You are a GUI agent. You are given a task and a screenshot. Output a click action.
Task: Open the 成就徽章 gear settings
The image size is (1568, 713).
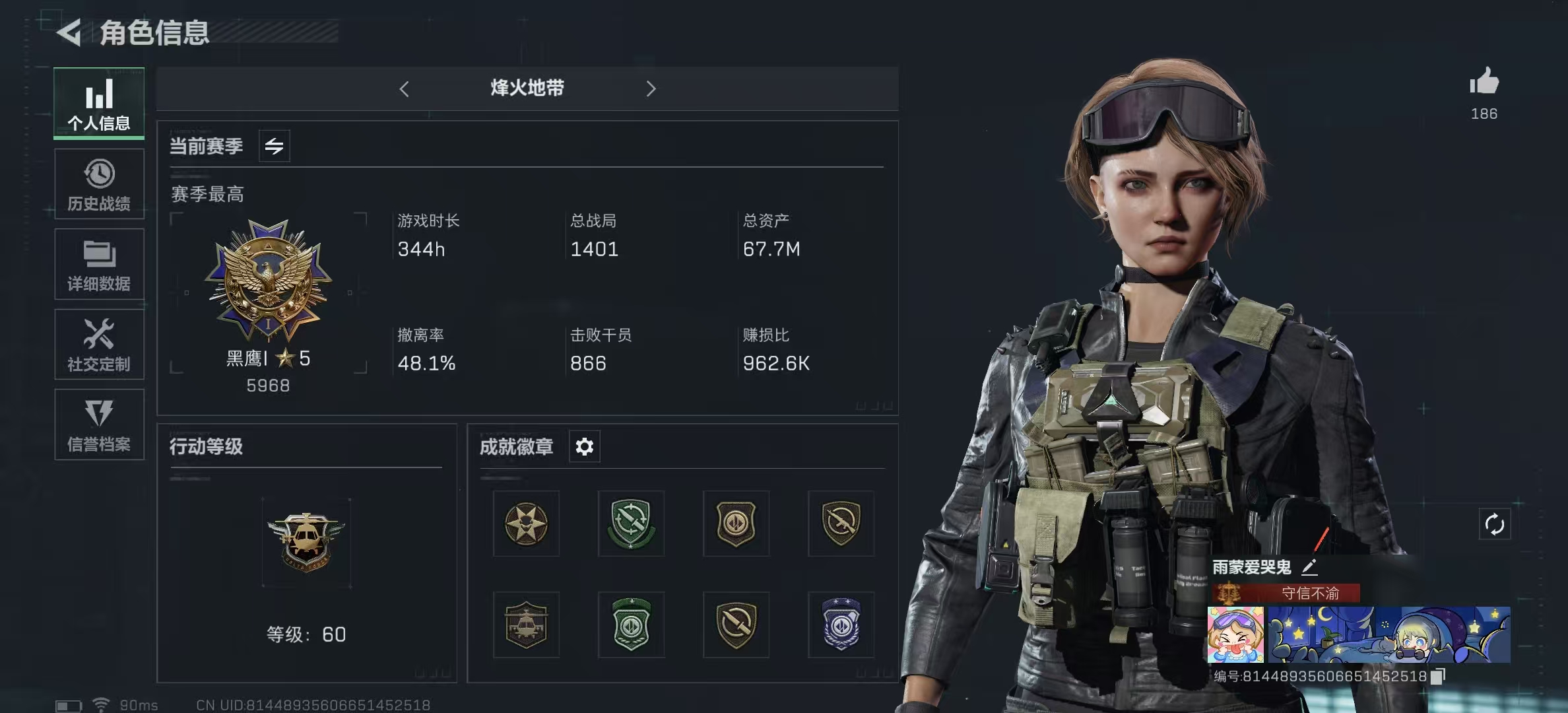(584, 447)
